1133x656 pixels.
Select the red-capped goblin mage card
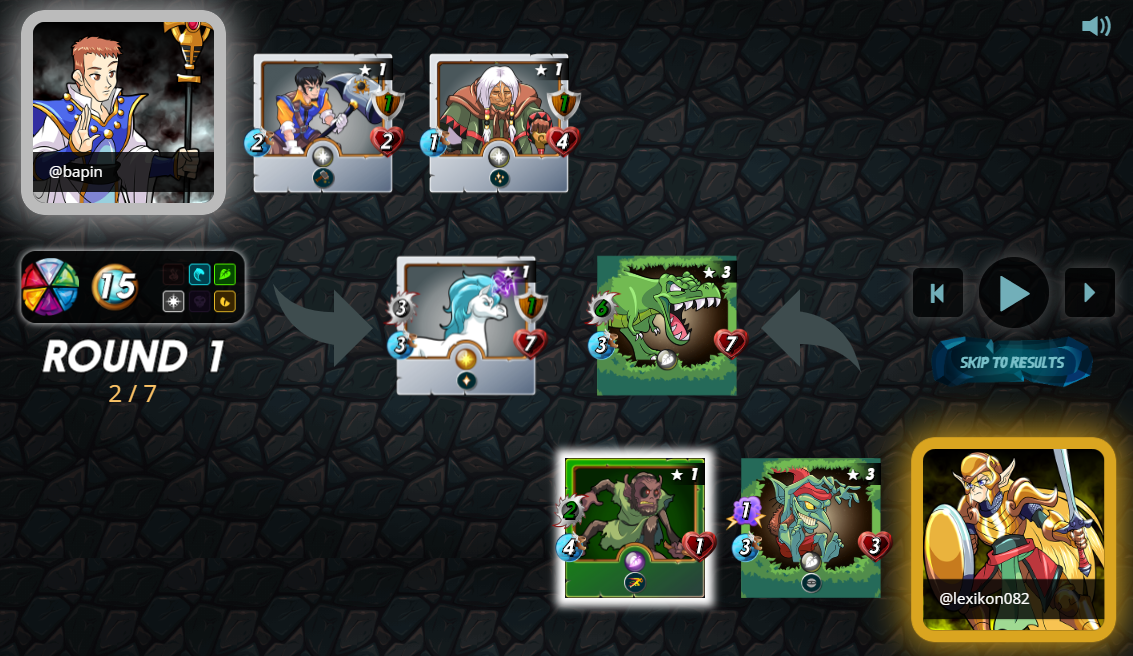810,528
